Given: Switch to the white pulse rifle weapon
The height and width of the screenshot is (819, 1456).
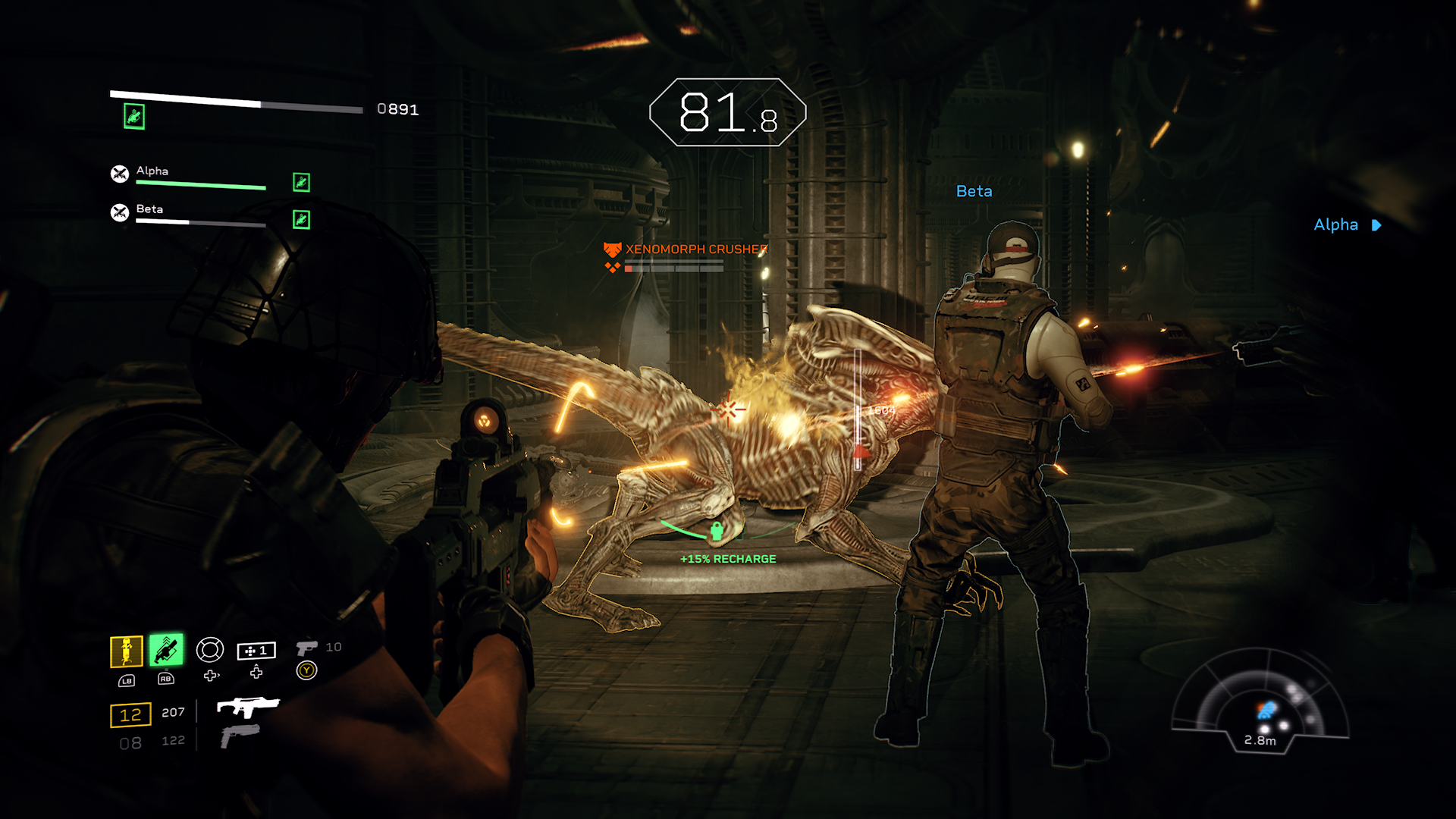Looking at the screenshot, I should 248,707.
